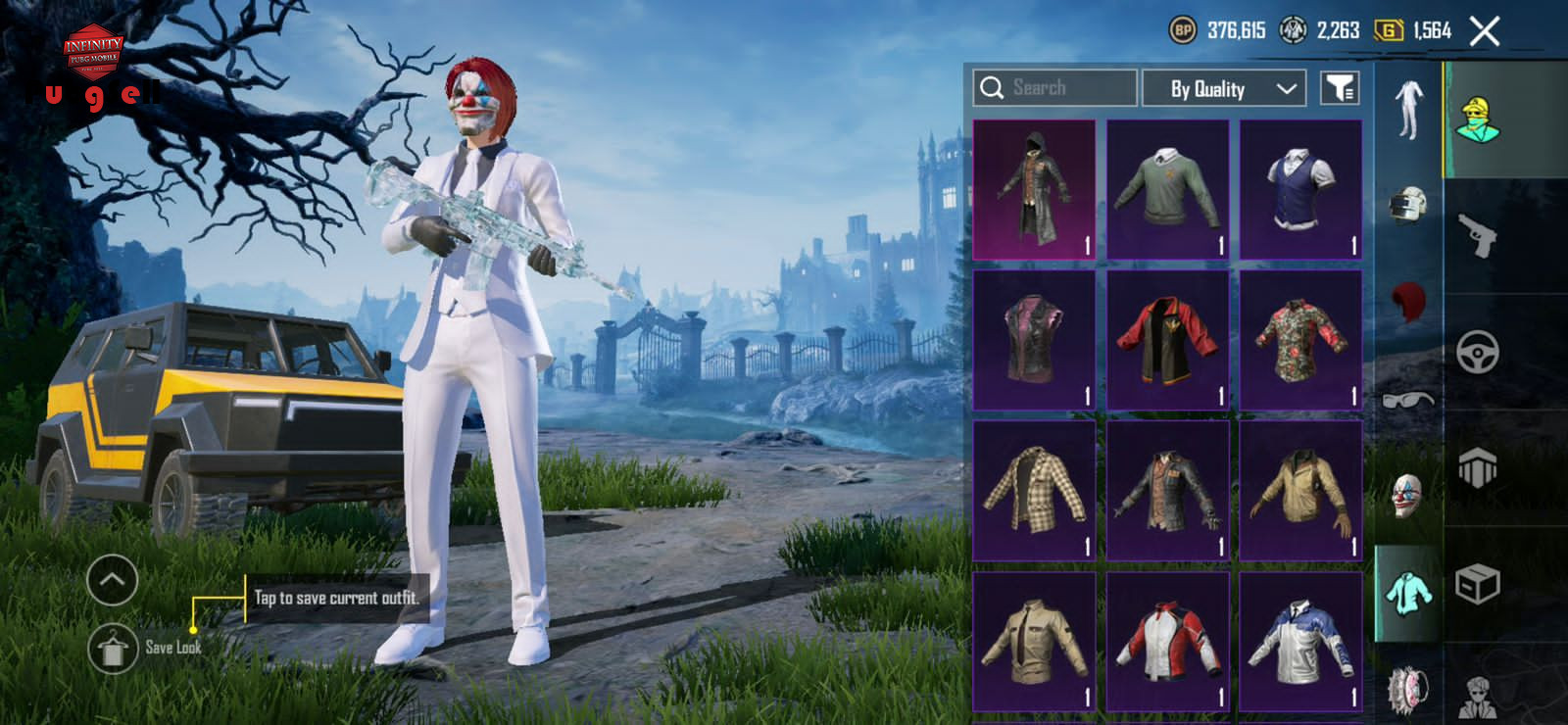Select the red and black jacket
The height and width of the screenshot is (725, 1568).
1167,340
